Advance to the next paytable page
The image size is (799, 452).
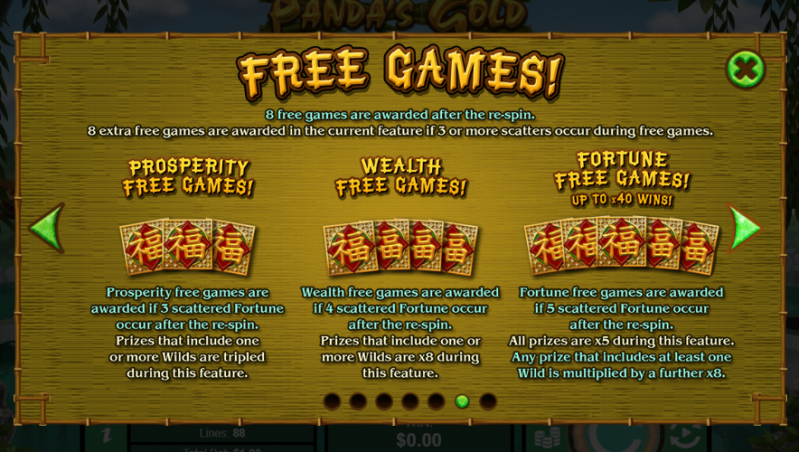tap(744, 228)
